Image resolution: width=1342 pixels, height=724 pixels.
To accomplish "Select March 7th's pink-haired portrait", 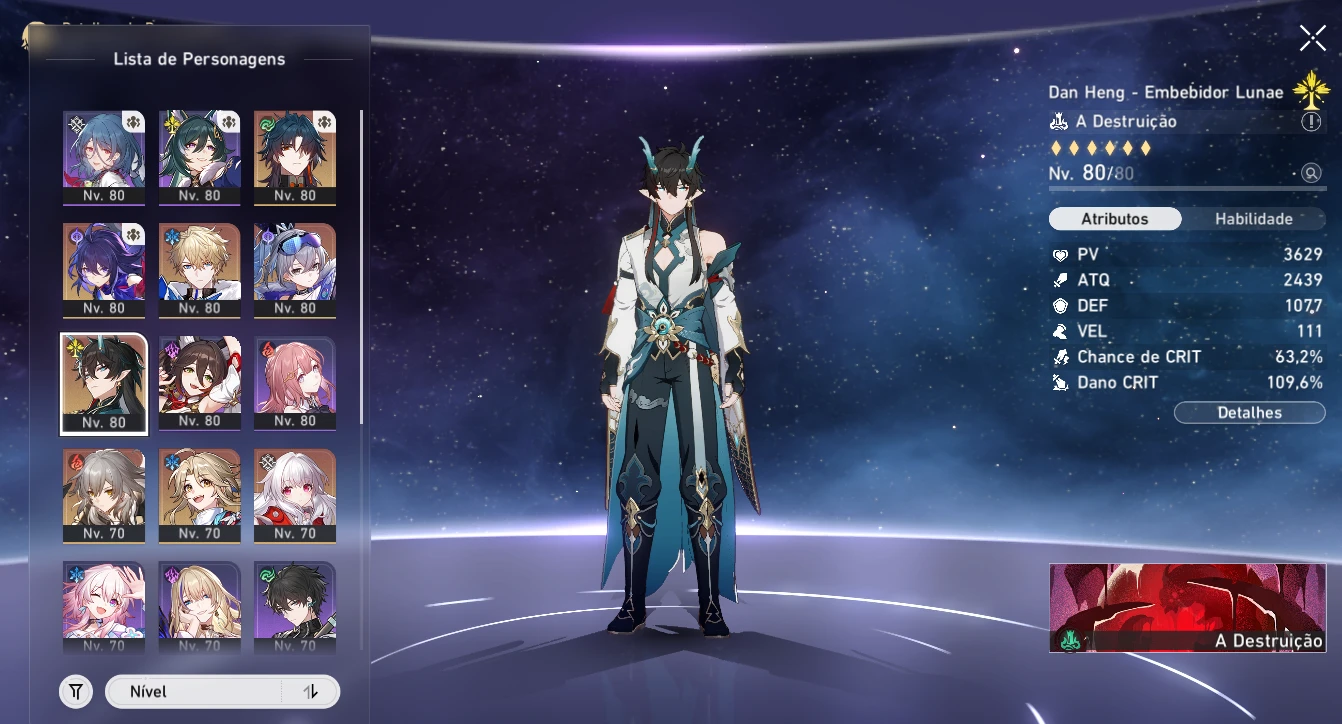I will point(104,605).
